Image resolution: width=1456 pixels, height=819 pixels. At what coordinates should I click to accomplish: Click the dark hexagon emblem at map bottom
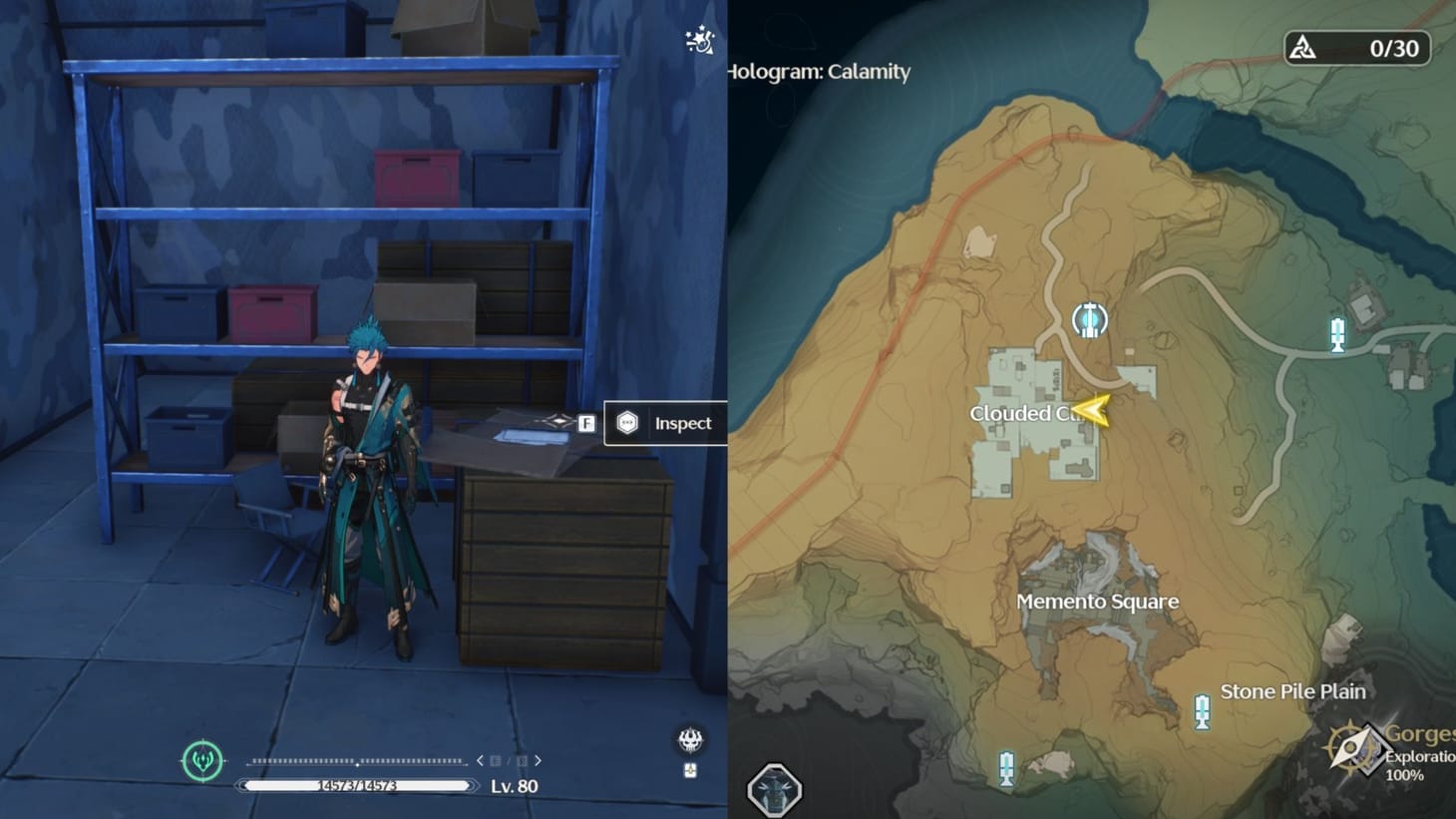tap(773, 788)
